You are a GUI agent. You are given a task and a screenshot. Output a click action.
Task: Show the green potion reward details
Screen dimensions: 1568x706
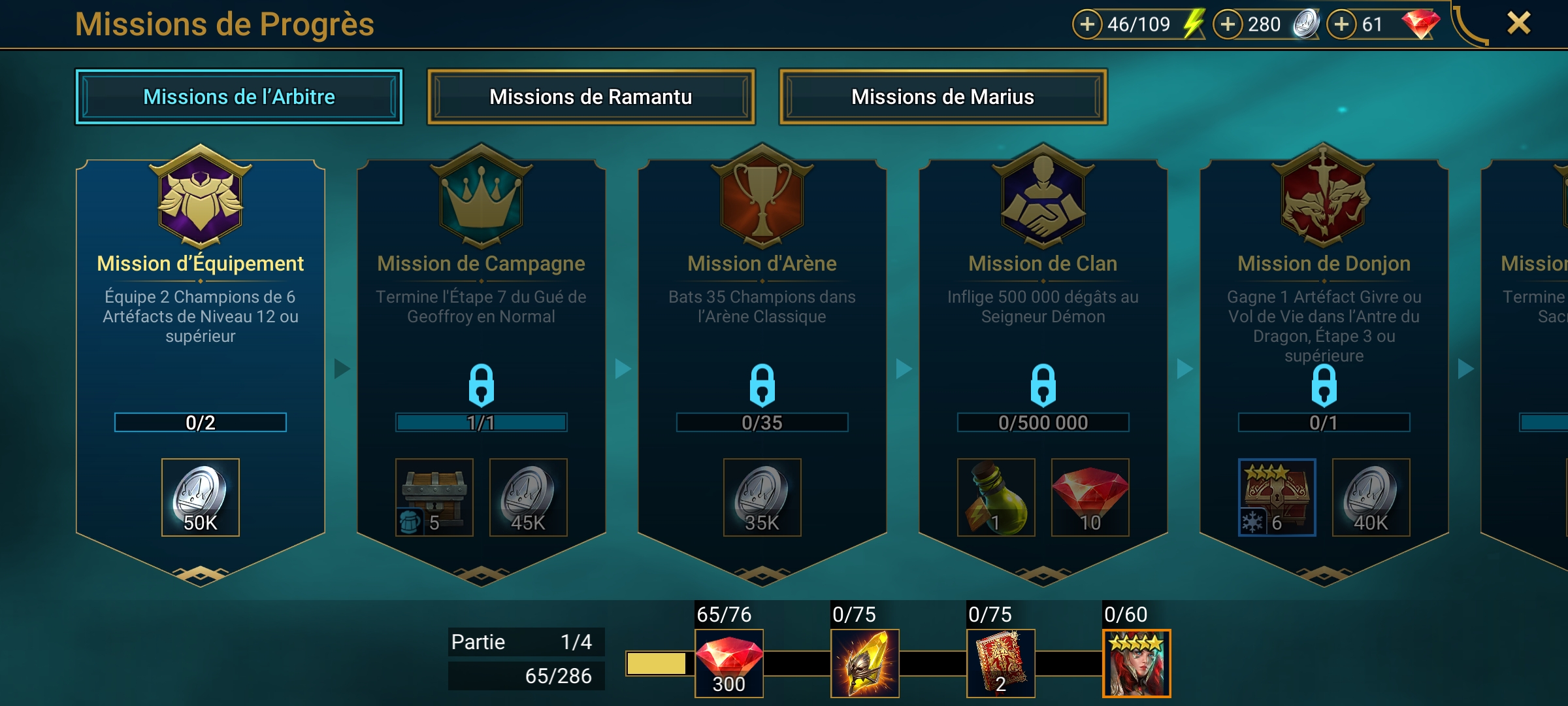click(996, 497)
